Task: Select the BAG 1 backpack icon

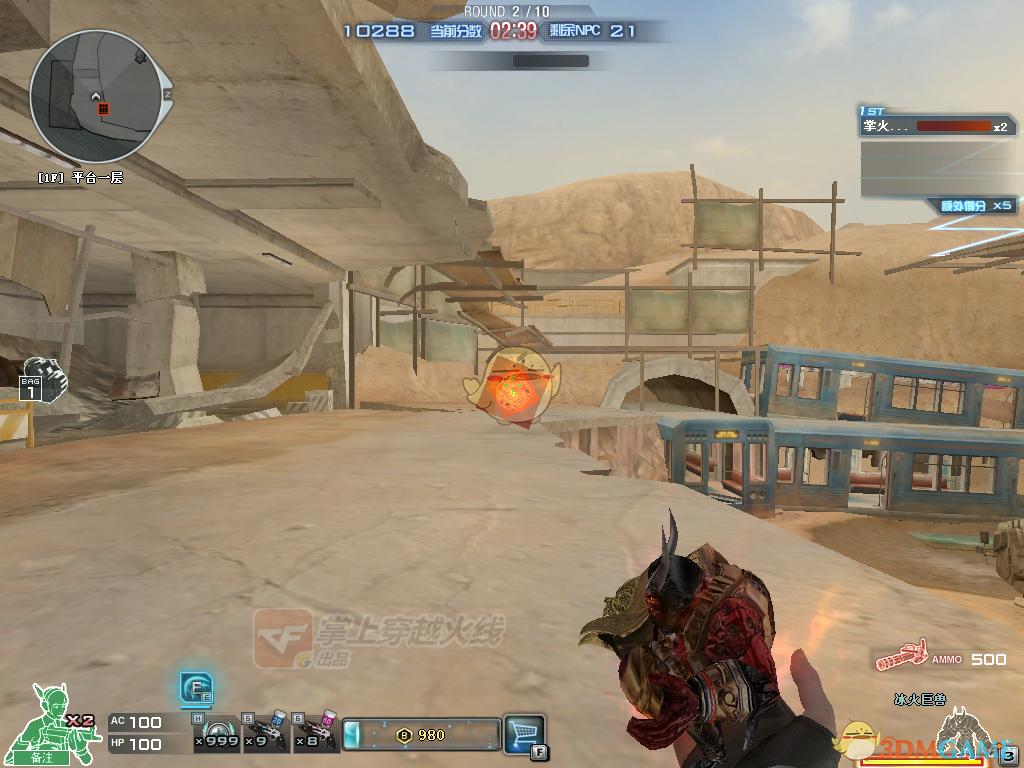Action: pos(39,378)
